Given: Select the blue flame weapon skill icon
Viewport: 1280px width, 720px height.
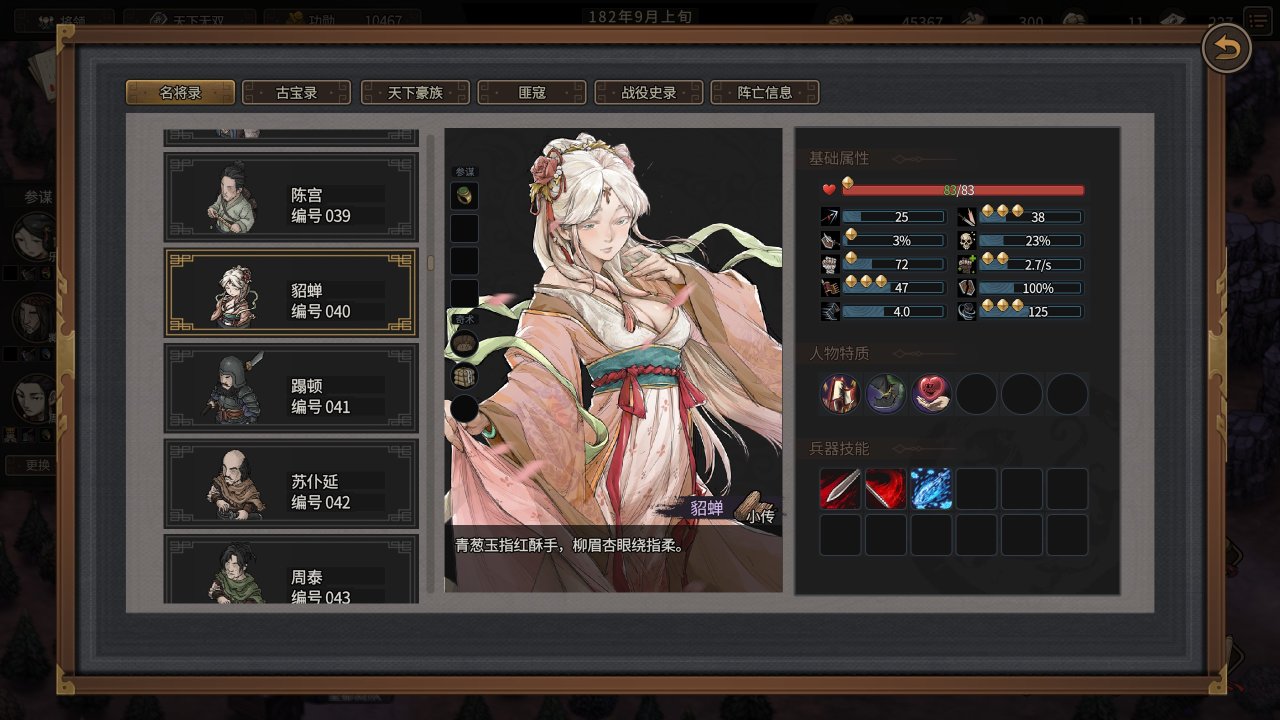Looking at the screenshot, I should (x=932, y=489).
